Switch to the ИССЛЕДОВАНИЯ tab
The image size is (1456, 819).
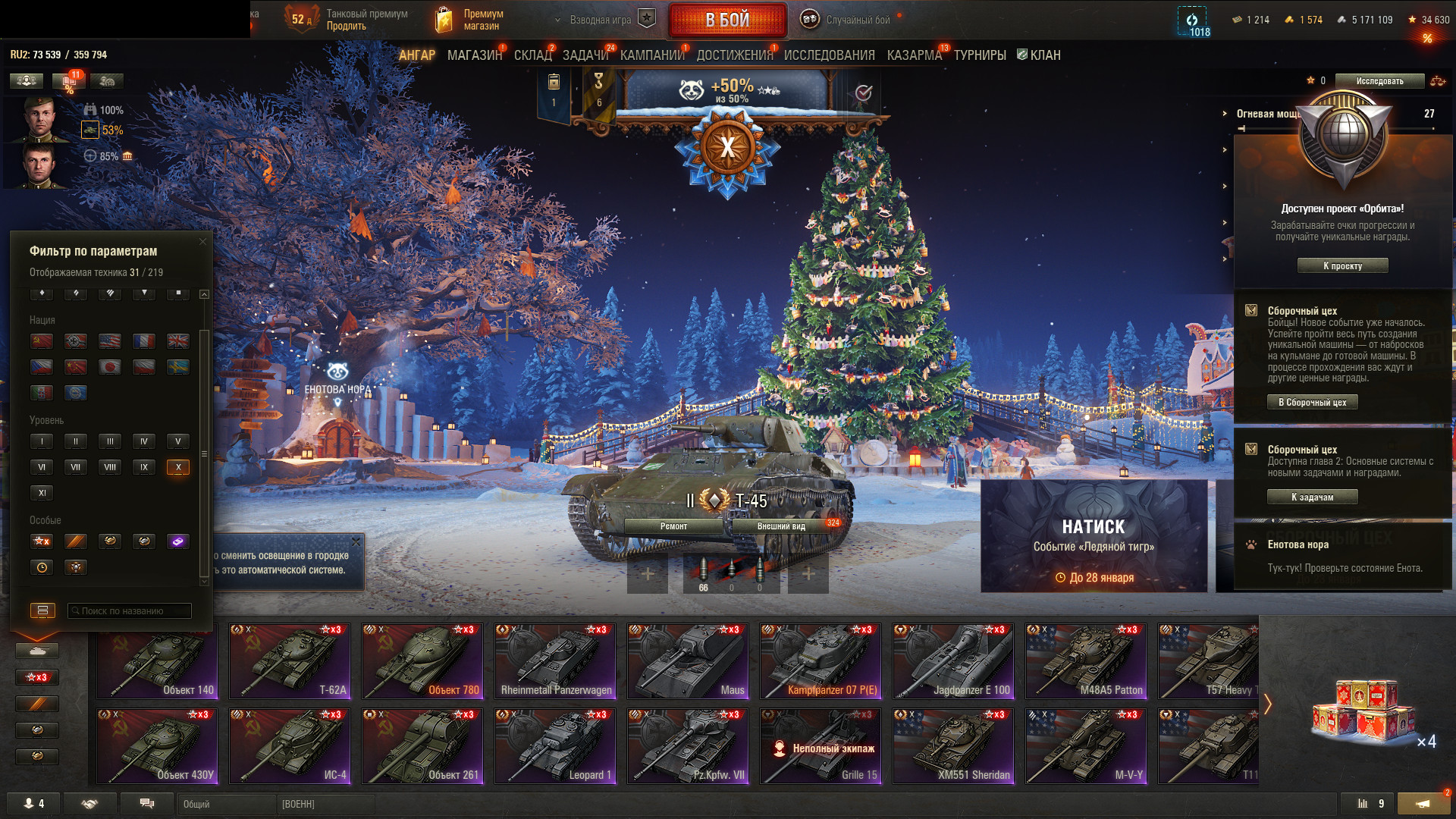829,55
